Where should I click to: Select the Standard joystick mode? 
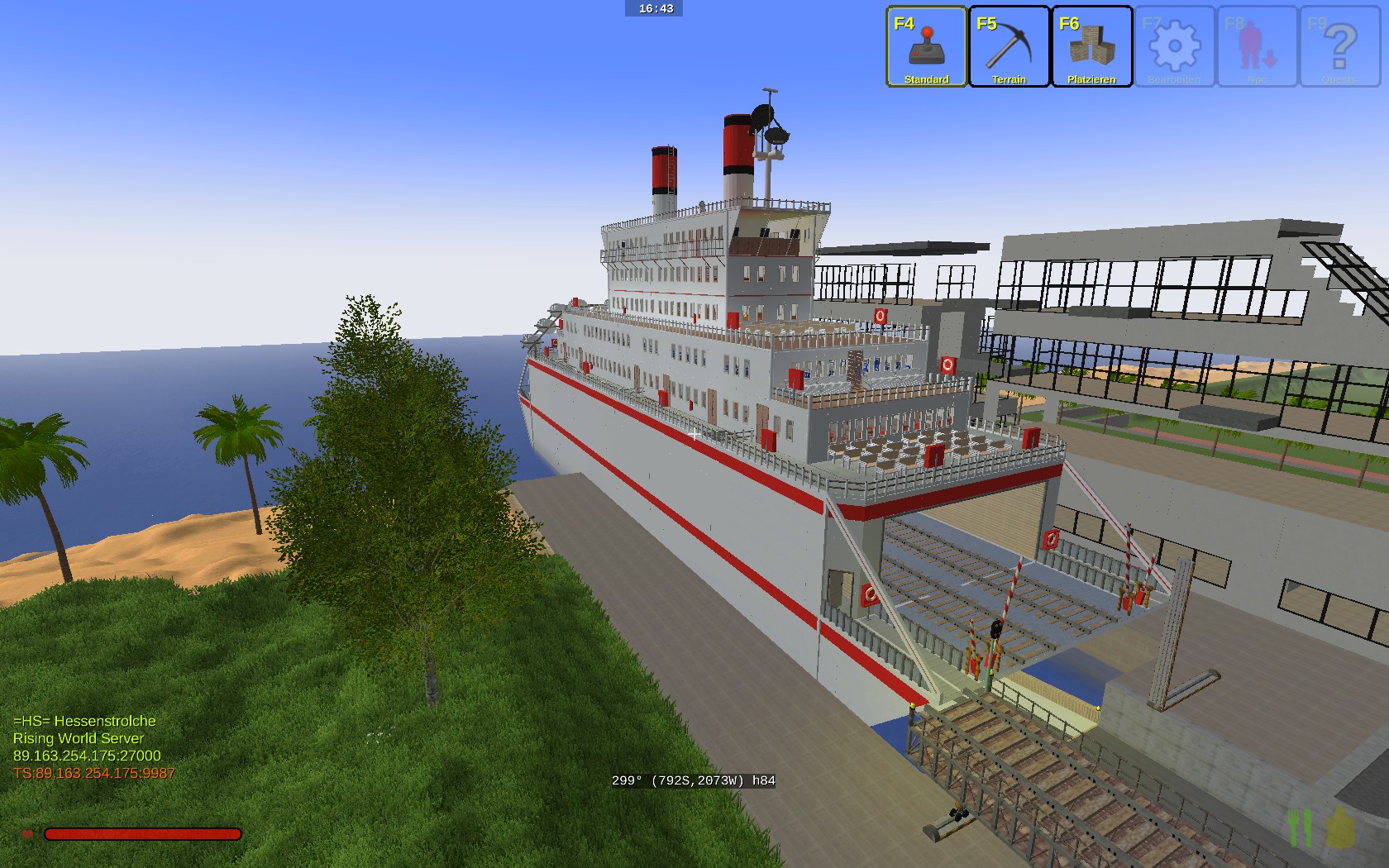926,46
